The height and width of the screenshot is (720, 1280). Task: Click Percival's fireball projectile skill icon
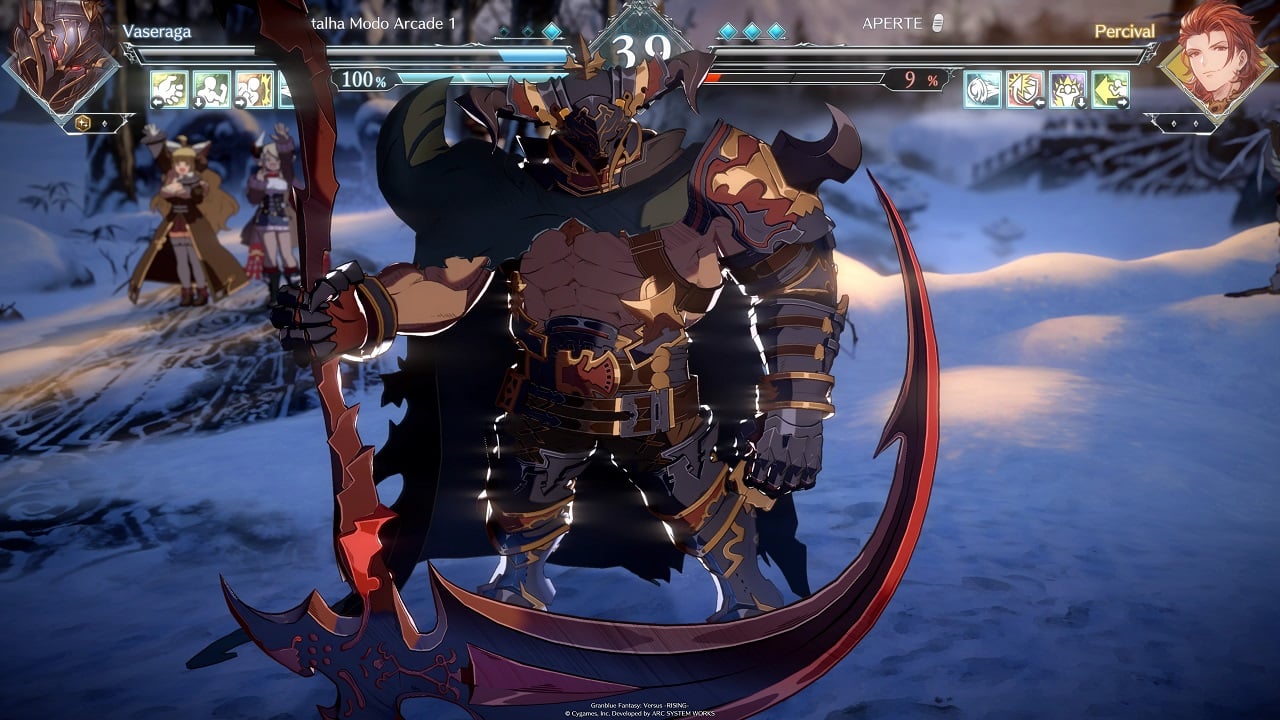pos(982,89)
